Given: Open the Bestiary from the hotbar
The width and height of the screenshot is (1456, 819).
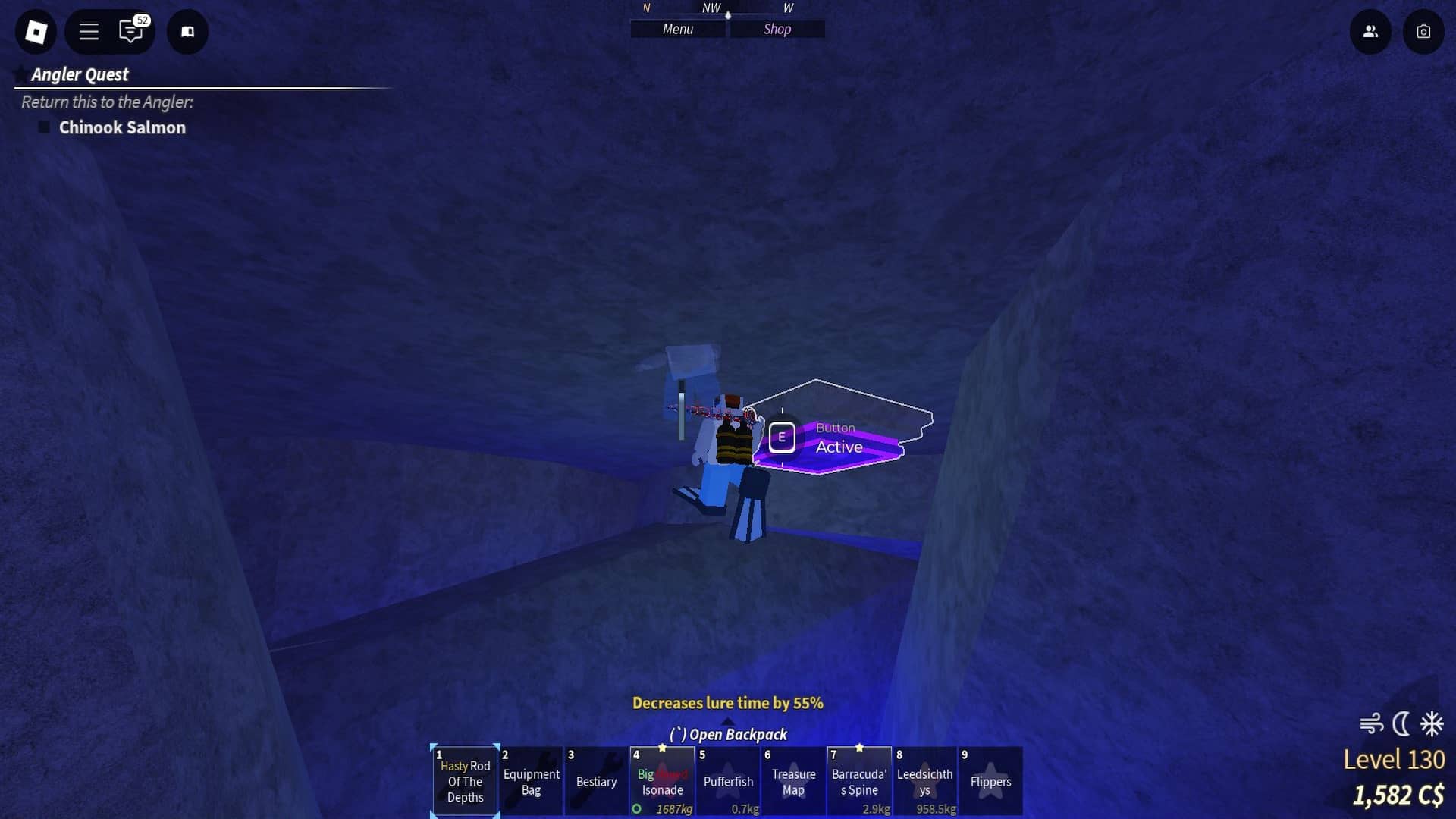Looking at the screenshot, I should (596, 781).
